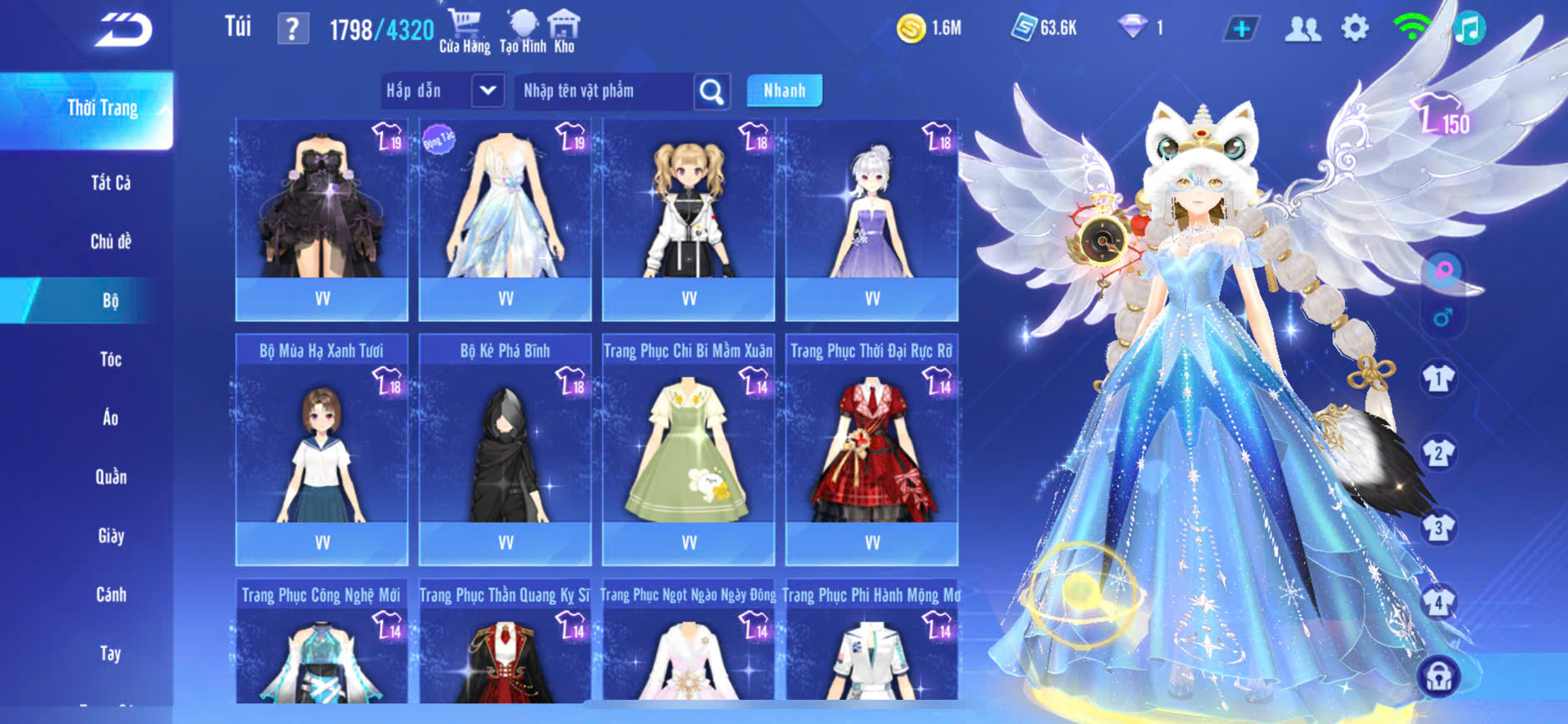Choose the Bộ Mùa Hạ Xanh Tươi outfit
This screenshot has height=724, width=1568.
pos(322,449)
